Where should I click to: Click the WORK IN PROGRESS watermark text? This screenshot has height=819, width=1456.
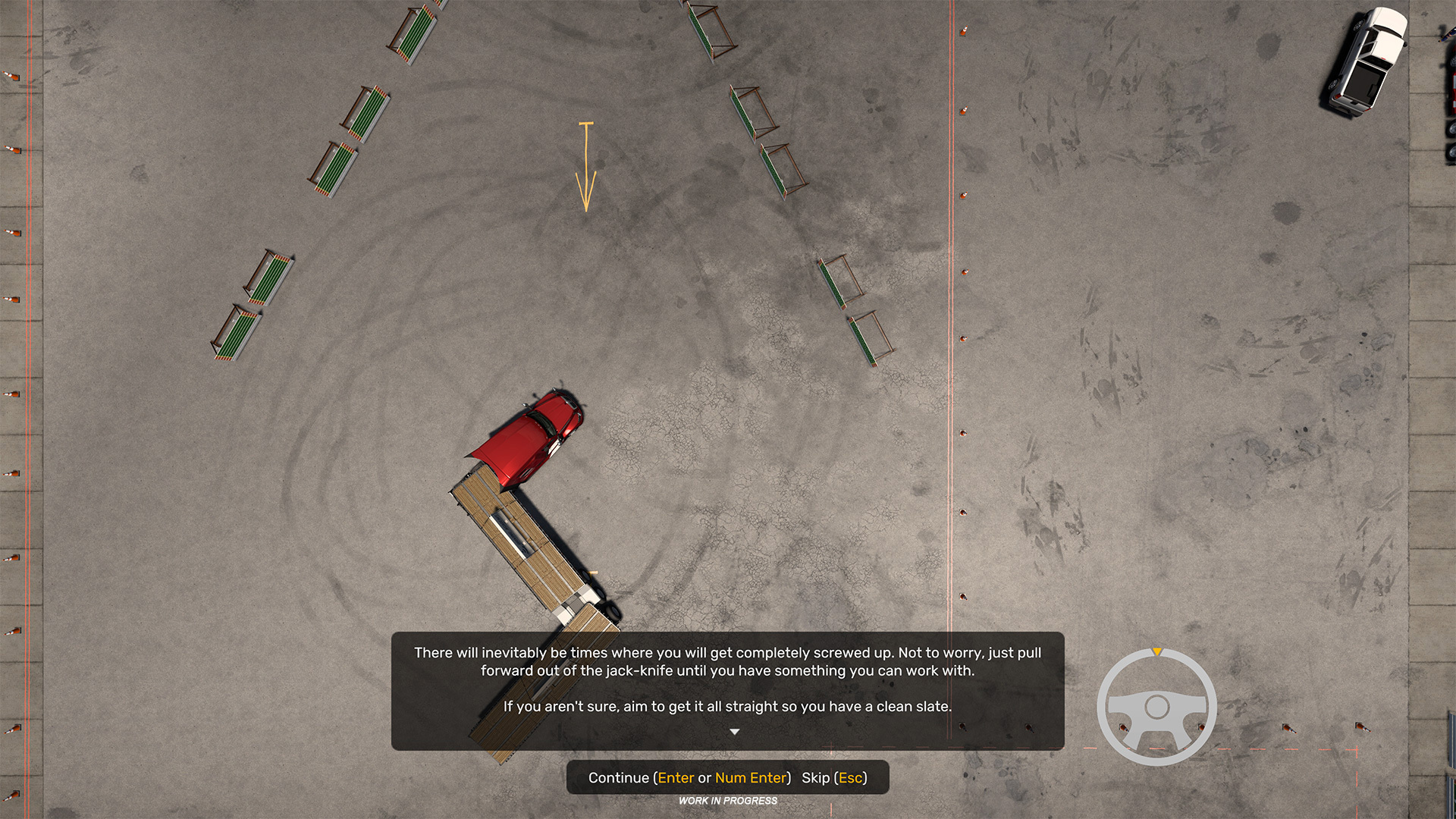[x=727, y=801]
